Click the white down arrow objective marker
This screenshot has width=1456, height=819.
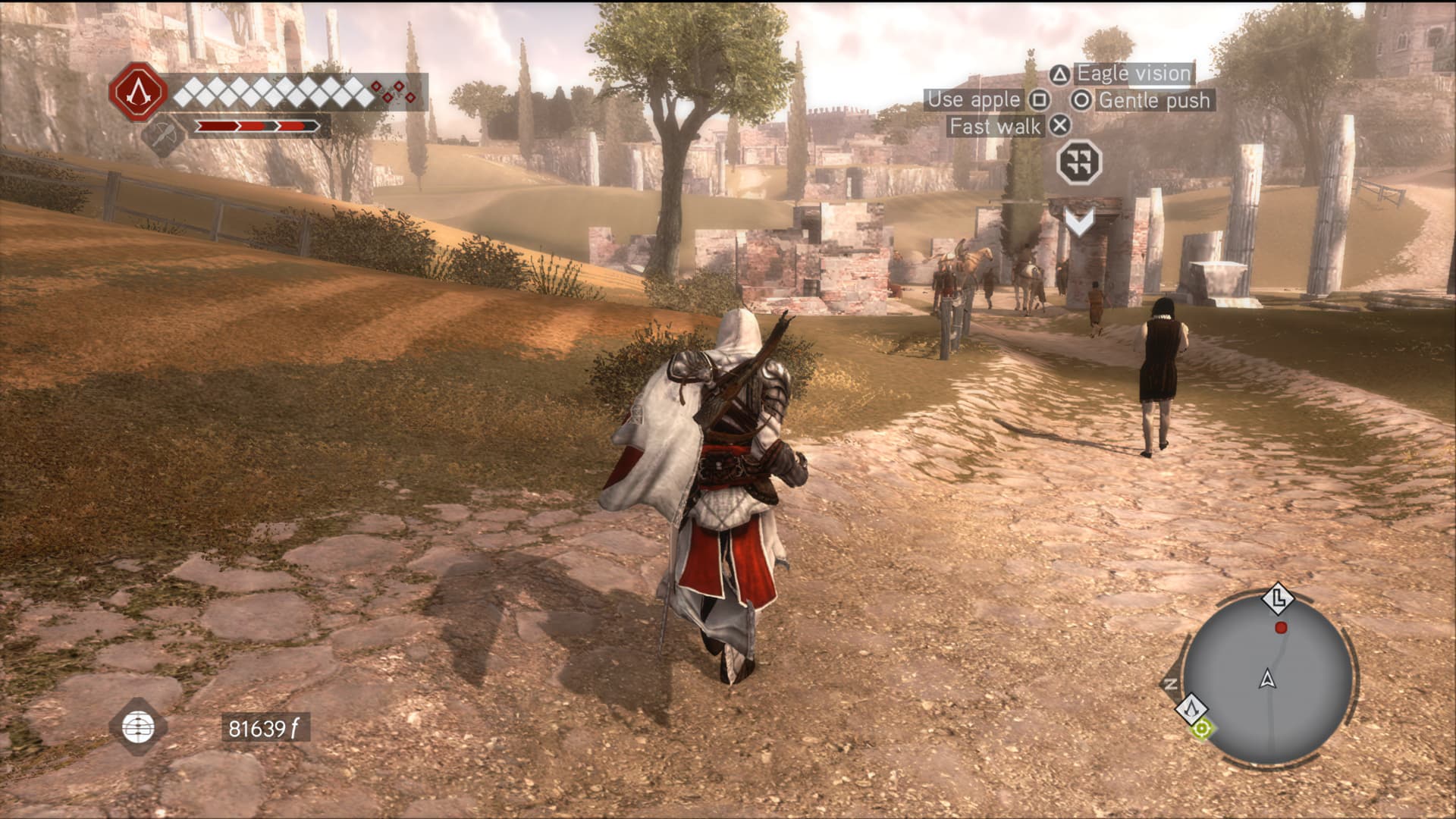(1080, 222)
